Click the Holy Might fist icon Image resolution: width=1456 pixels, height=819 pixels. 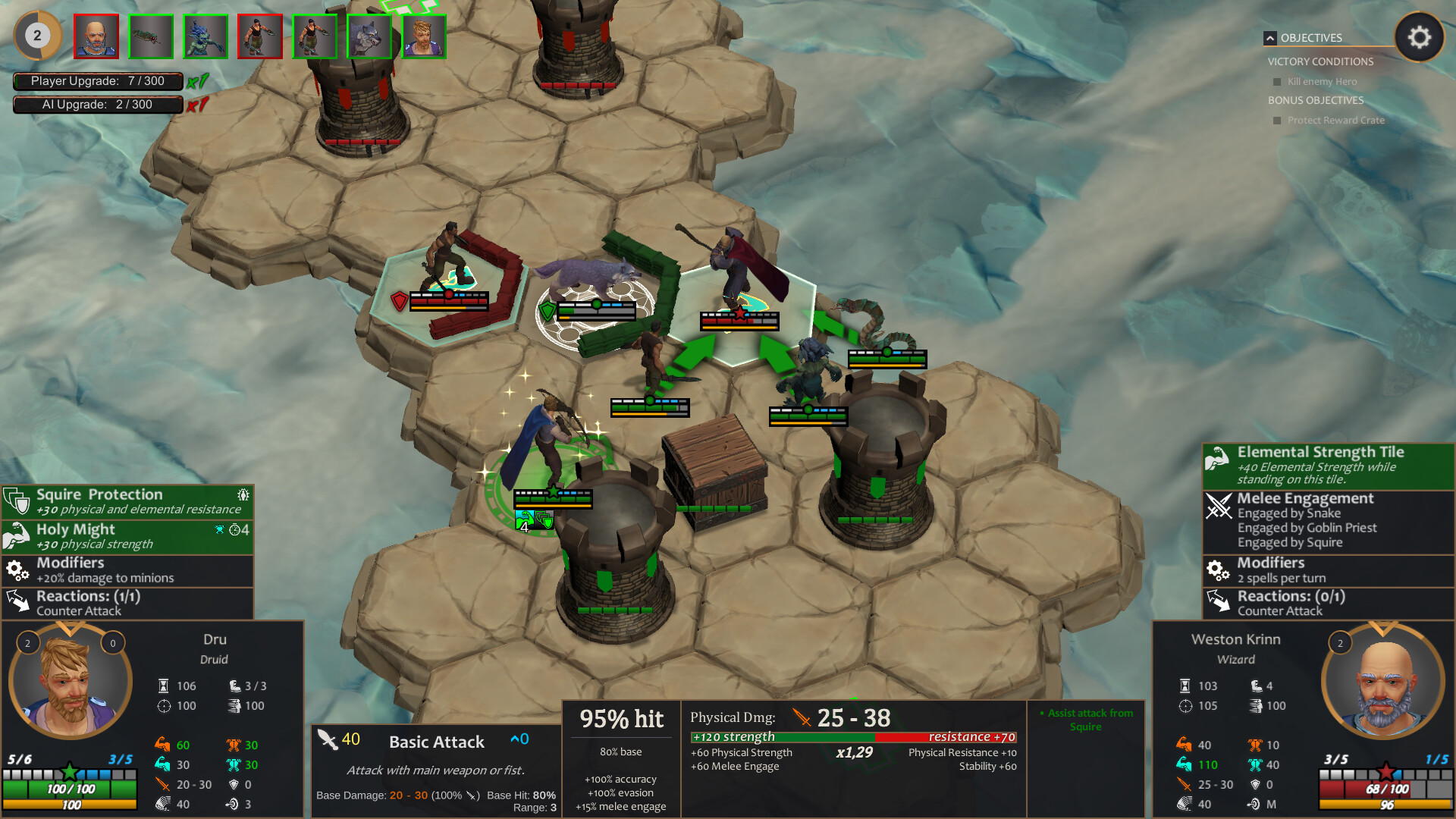pyautogui.click(x=15, y=535)
